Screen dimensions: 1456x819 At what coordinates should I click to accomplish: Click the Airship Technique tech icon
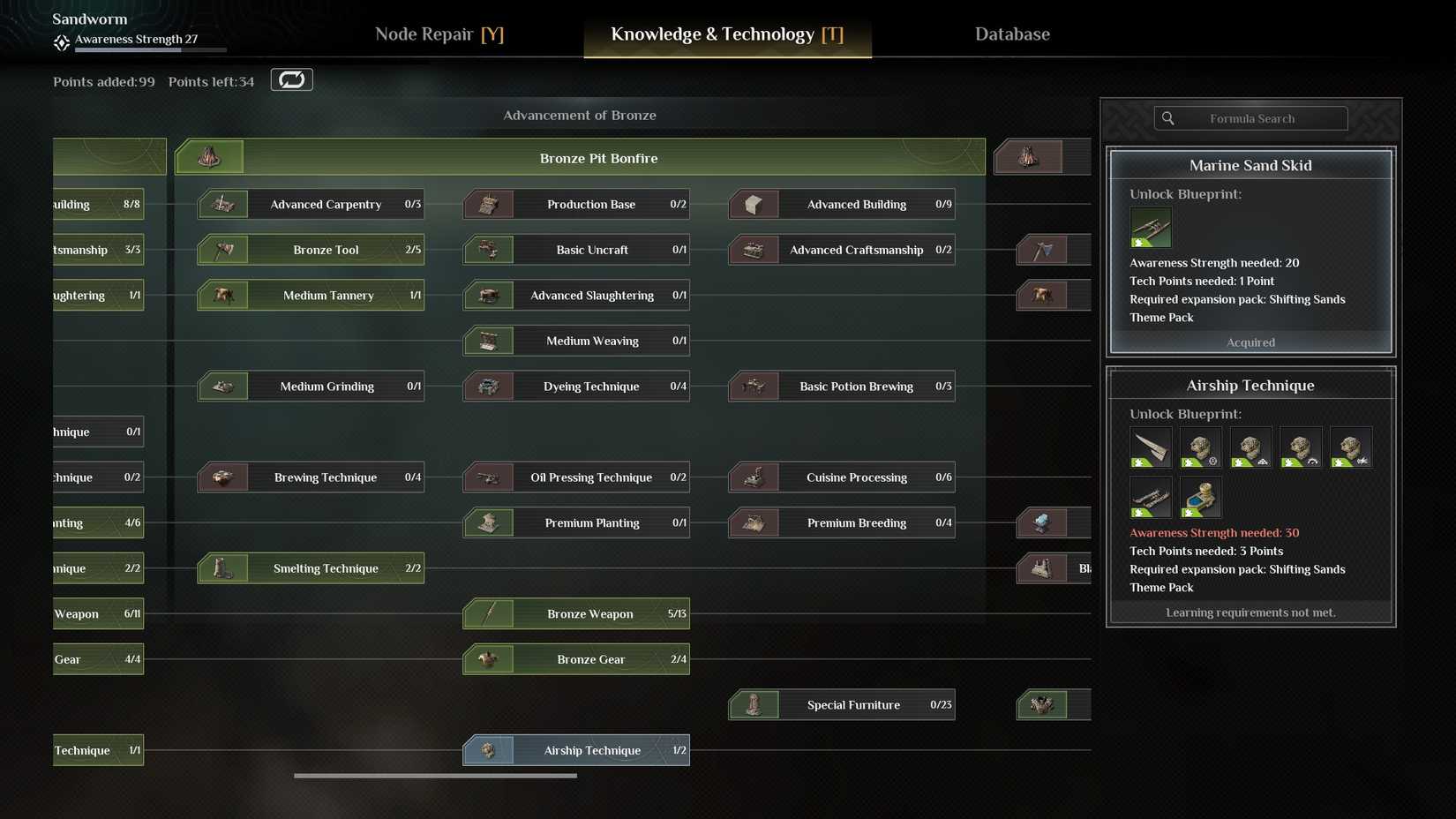[x=490, y=750]
